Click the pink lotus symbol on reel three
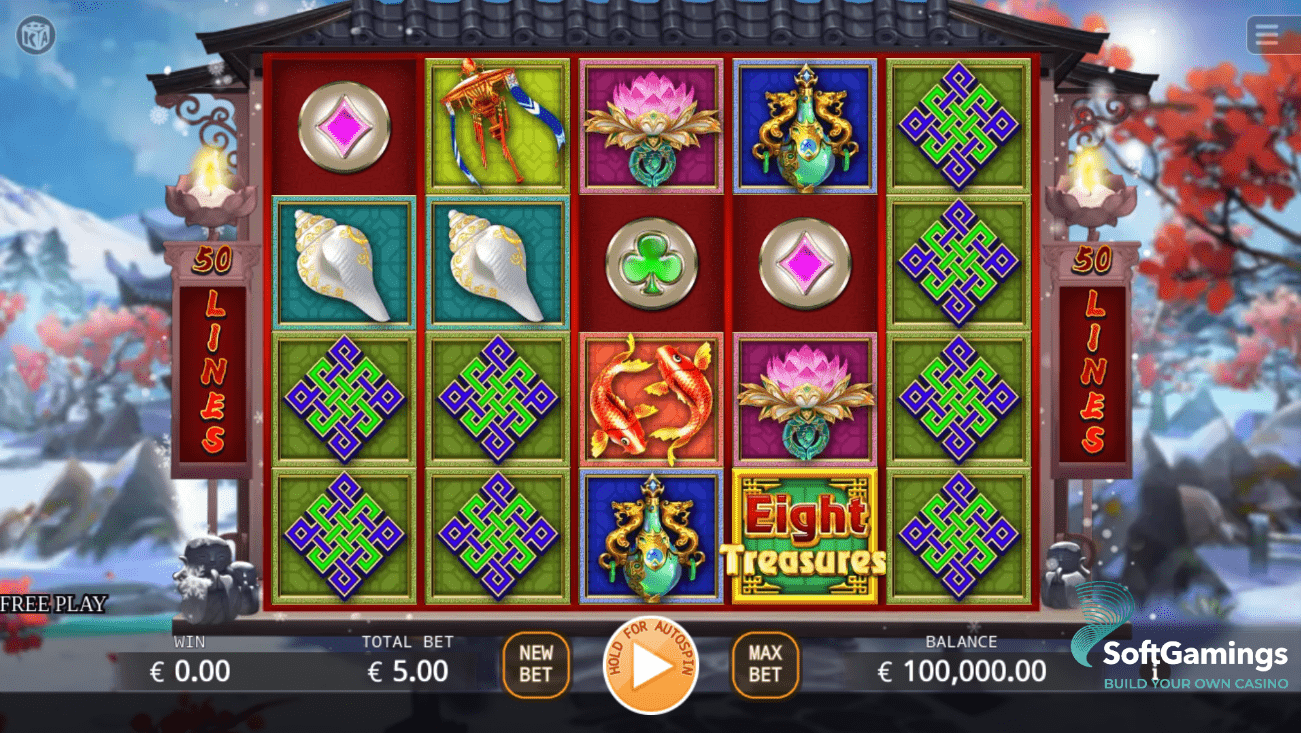 (x=651, y=123)
